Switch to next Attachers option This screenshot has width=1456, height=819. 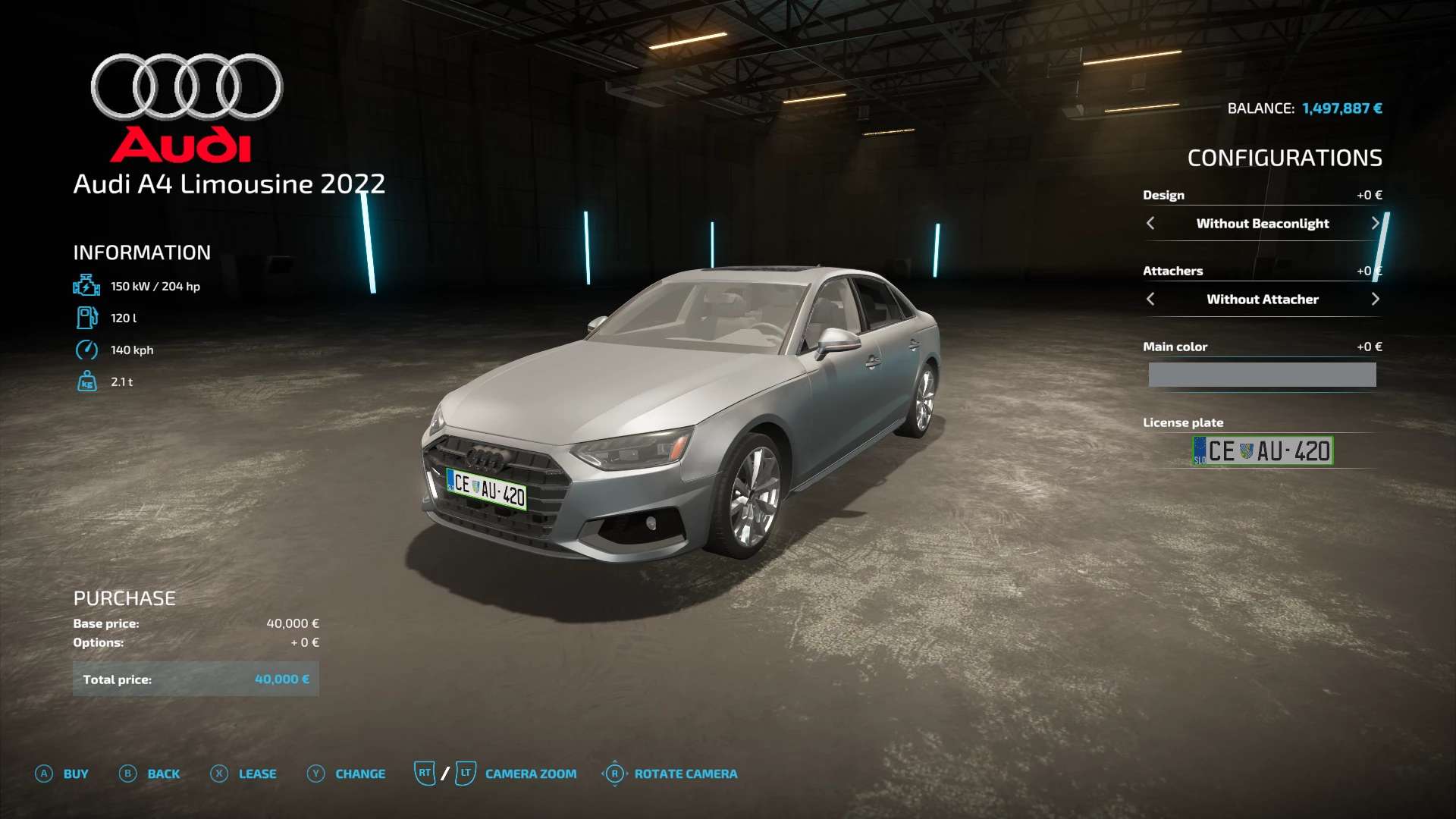tap(1375, 299)
